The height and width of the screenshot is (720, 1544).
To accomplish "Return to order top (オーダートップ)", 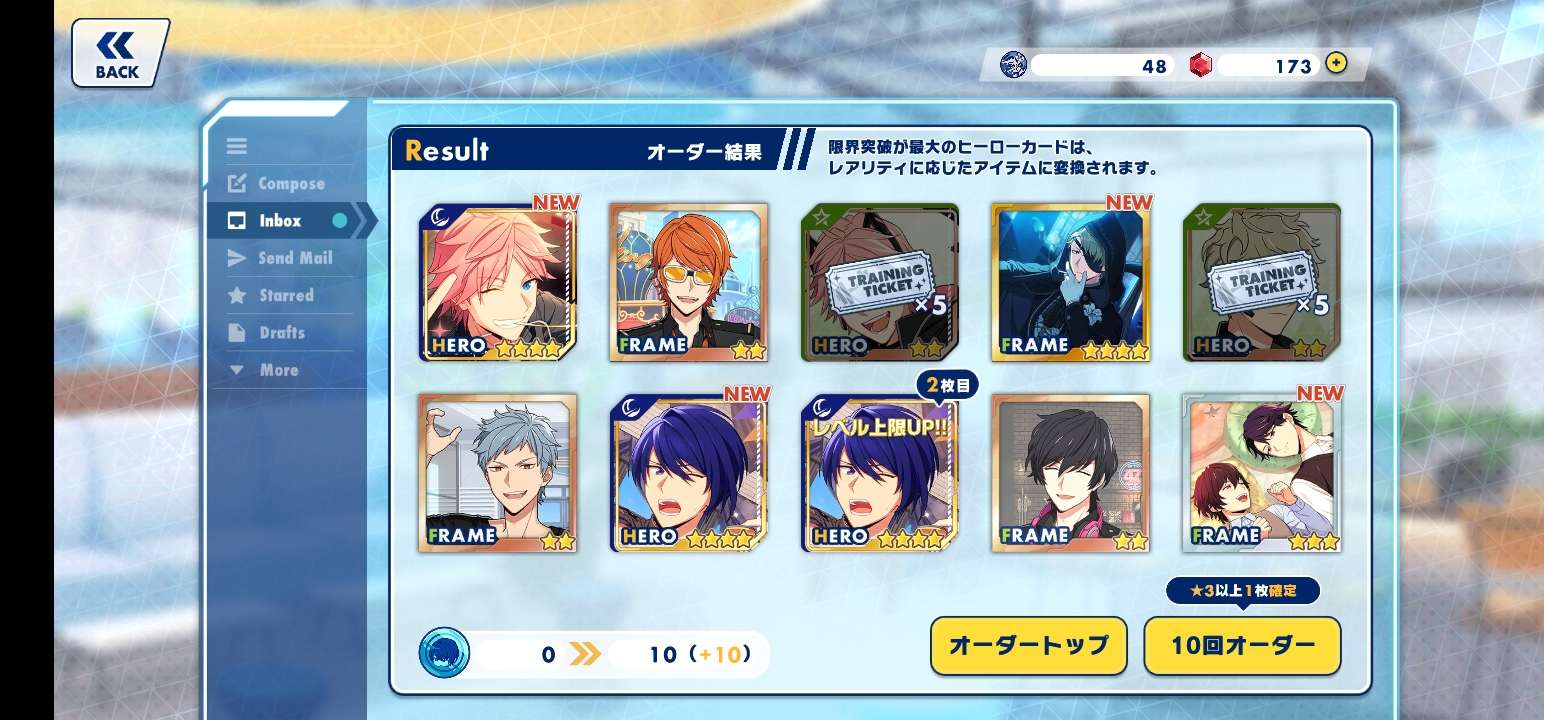I will [1028, 646].
